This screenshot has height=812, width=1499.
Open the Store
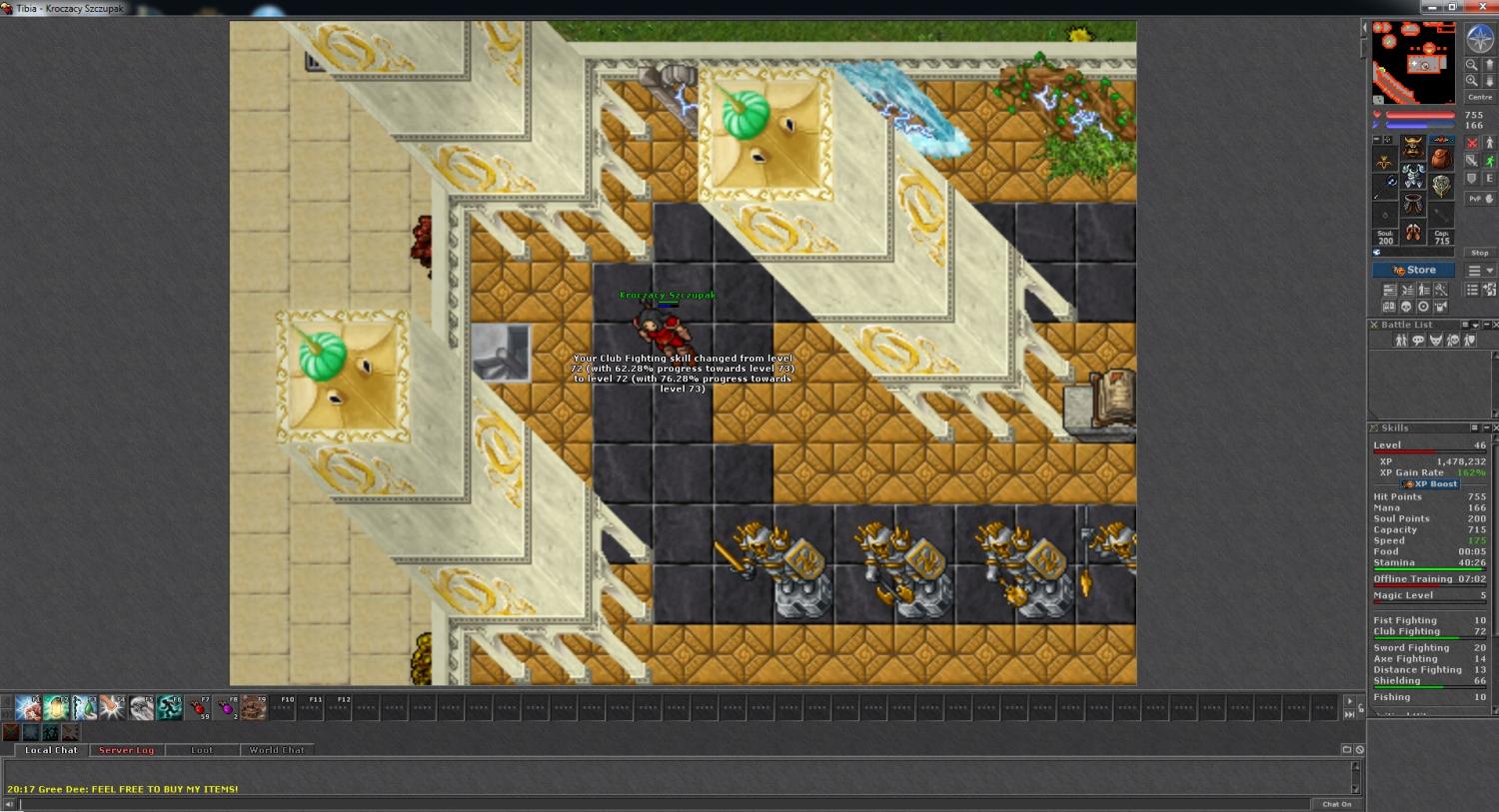click(1413, 271)
